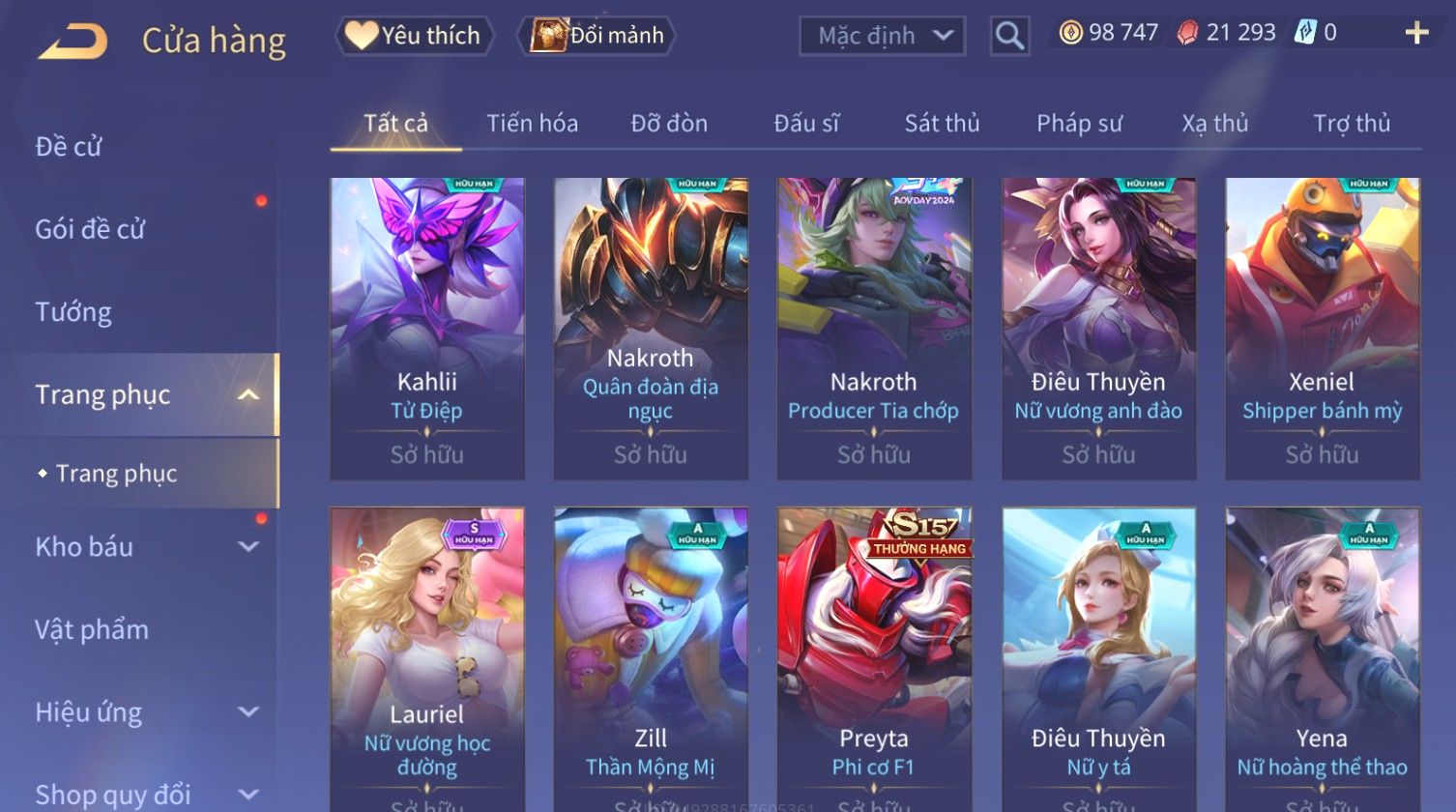Choose the Trợ thủ tab
The width and height of the screenshot is (1456, 812).
1351,124
